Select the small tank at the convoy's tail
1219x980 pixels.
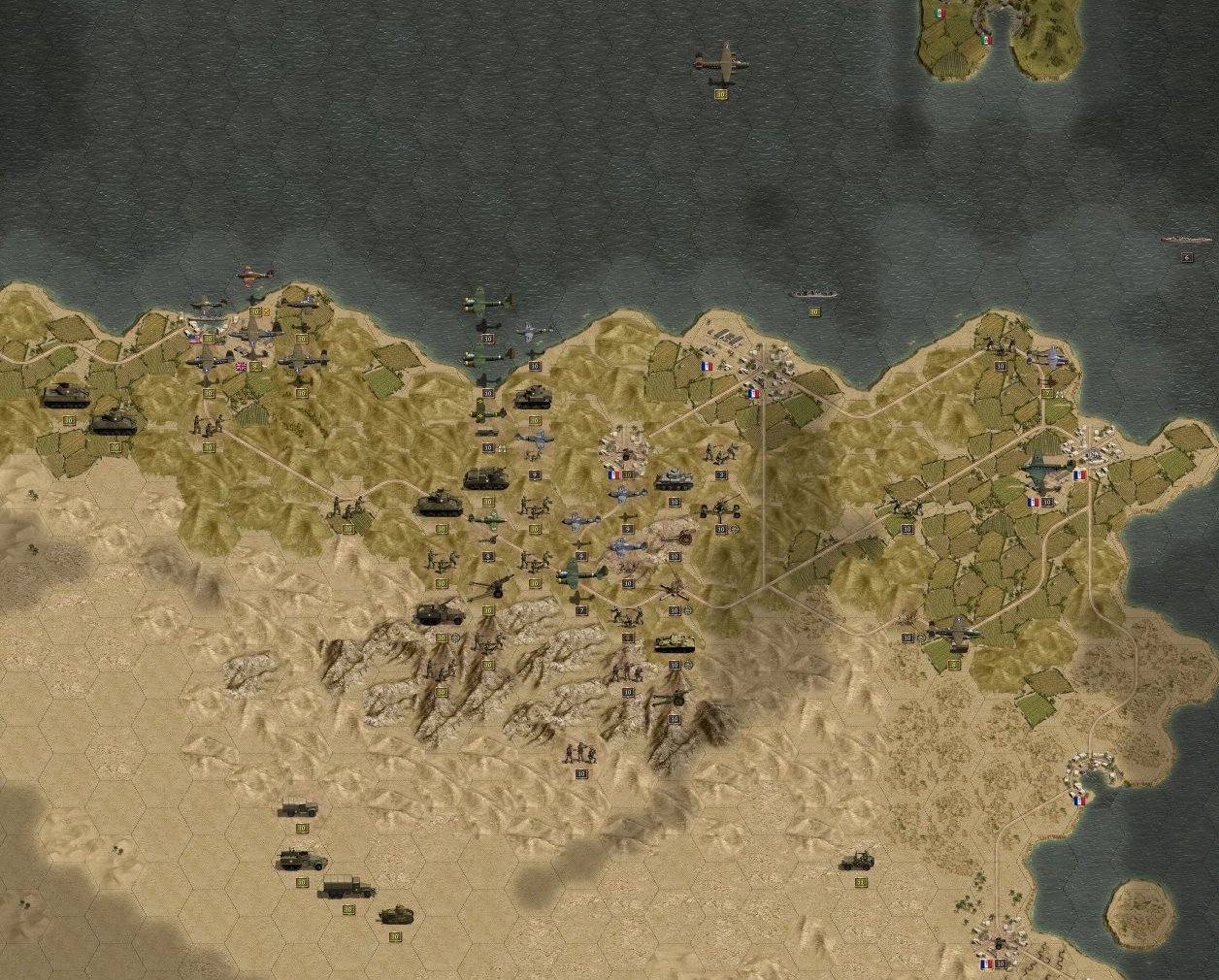click(x=394, y=915)
